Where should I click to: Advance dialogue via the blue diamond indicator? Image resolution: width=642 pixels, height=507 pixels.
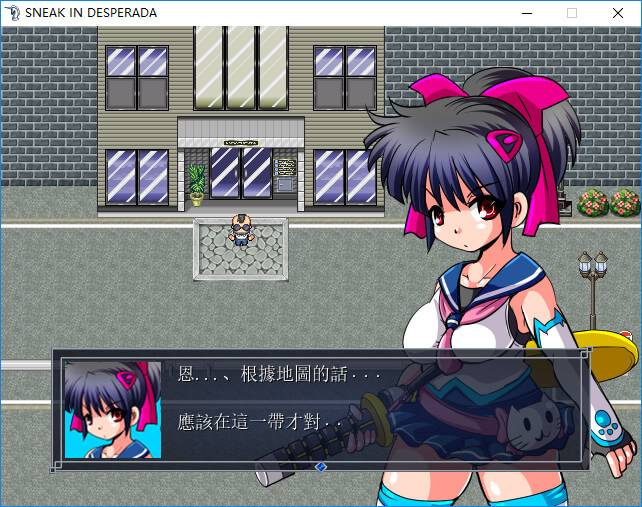coord(321,466)
